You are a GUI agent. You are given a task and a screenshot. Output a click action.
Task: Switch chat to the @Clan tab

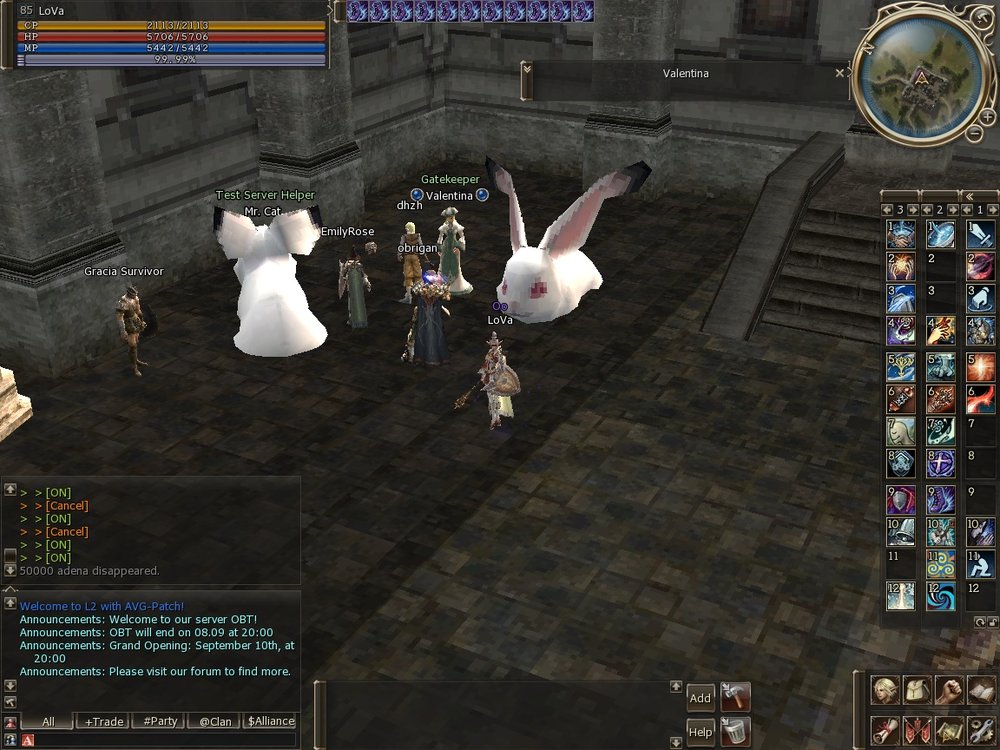pos(215,721)
